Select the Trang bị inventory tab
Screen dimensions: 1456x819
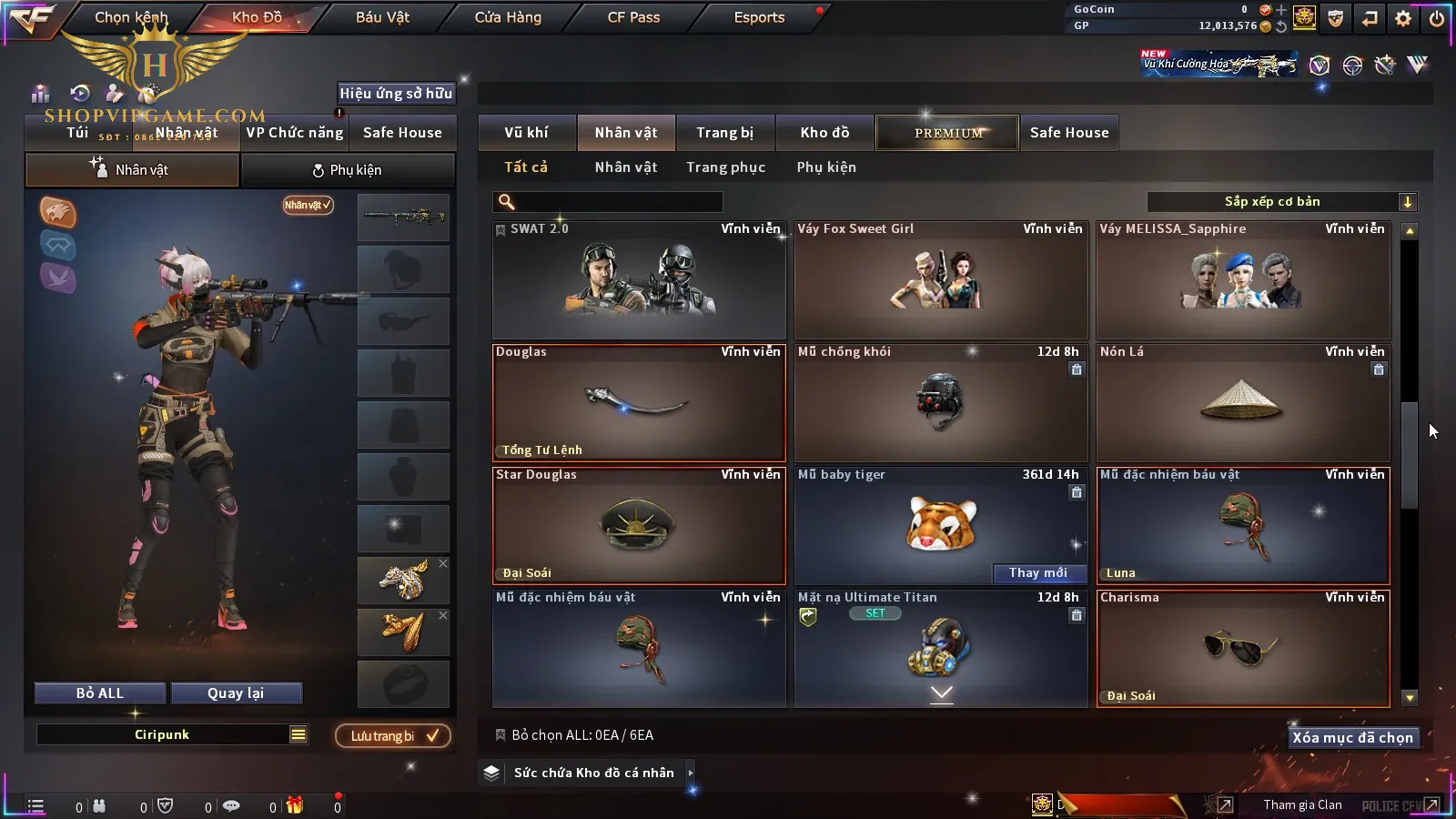(724, 133)
